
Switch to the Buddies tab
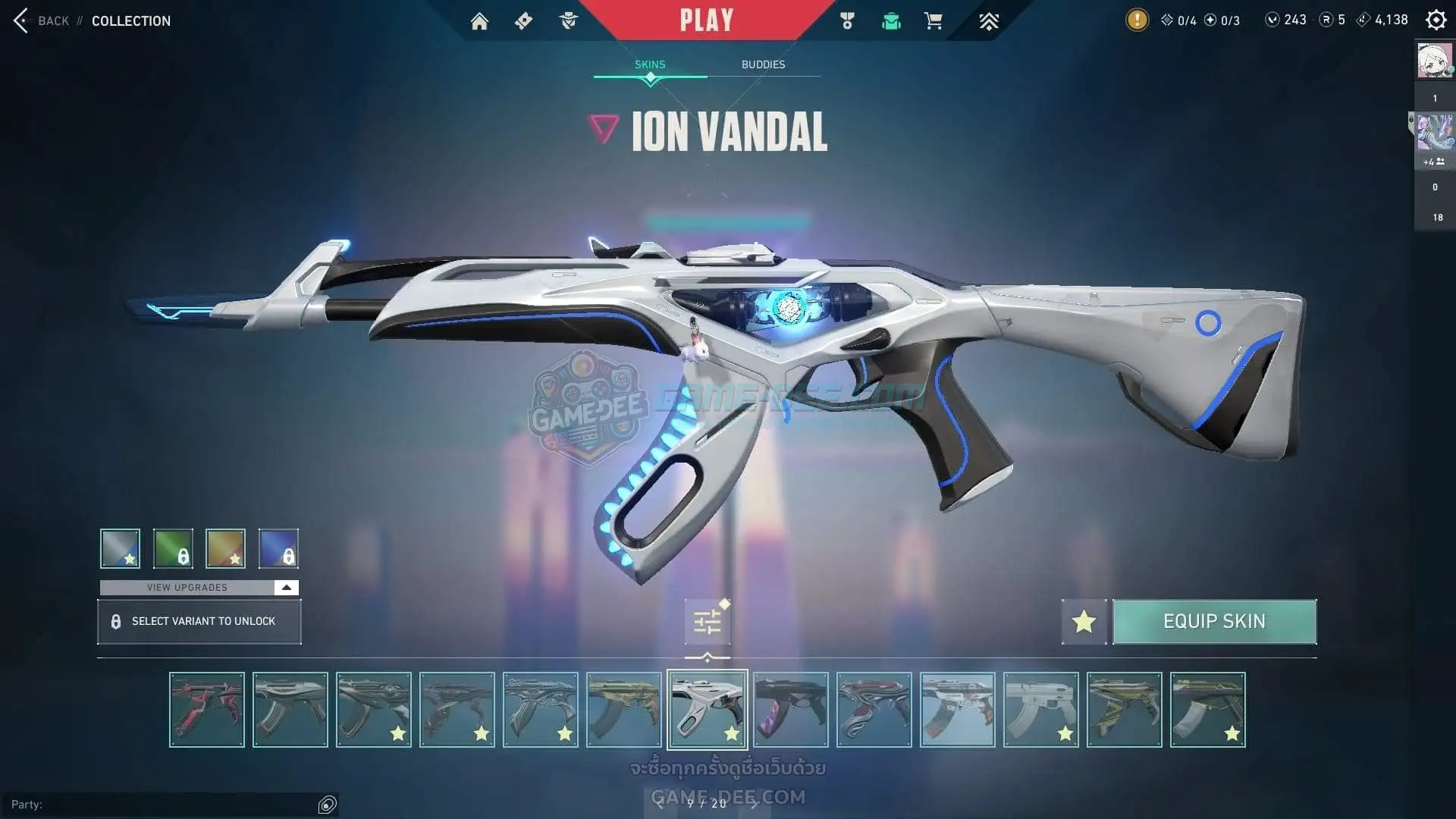click(x=763, y=64)
